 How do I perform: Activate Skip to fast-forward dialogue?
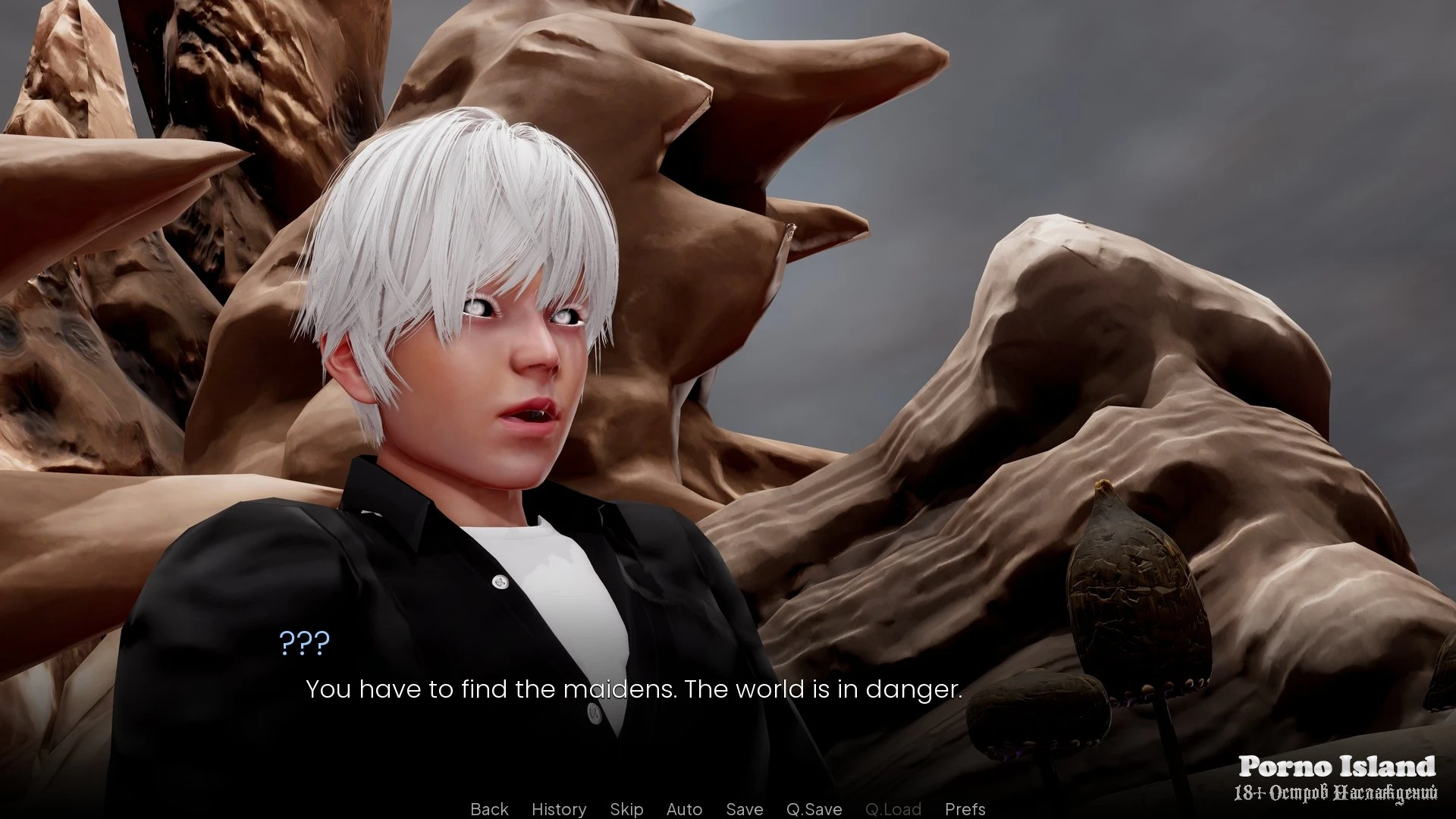tap(626, 809)
